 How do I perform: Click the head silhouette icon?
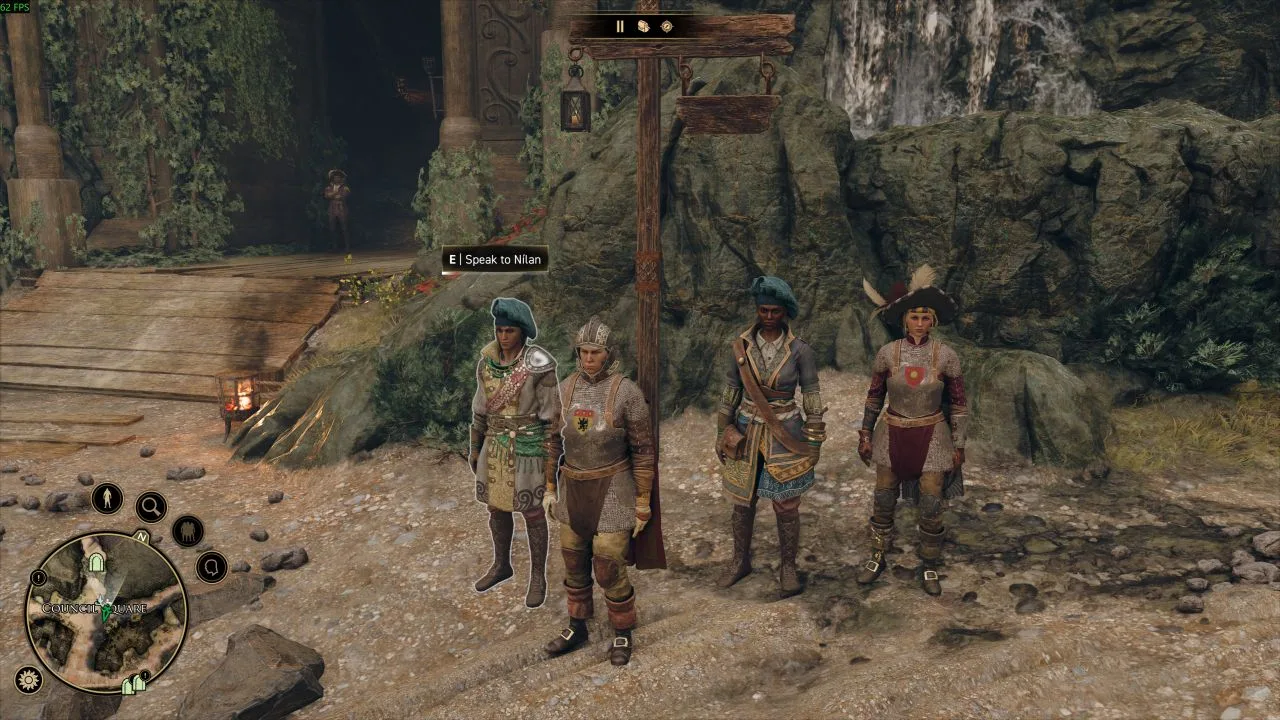pyautogui.click(x=211, y=567)
